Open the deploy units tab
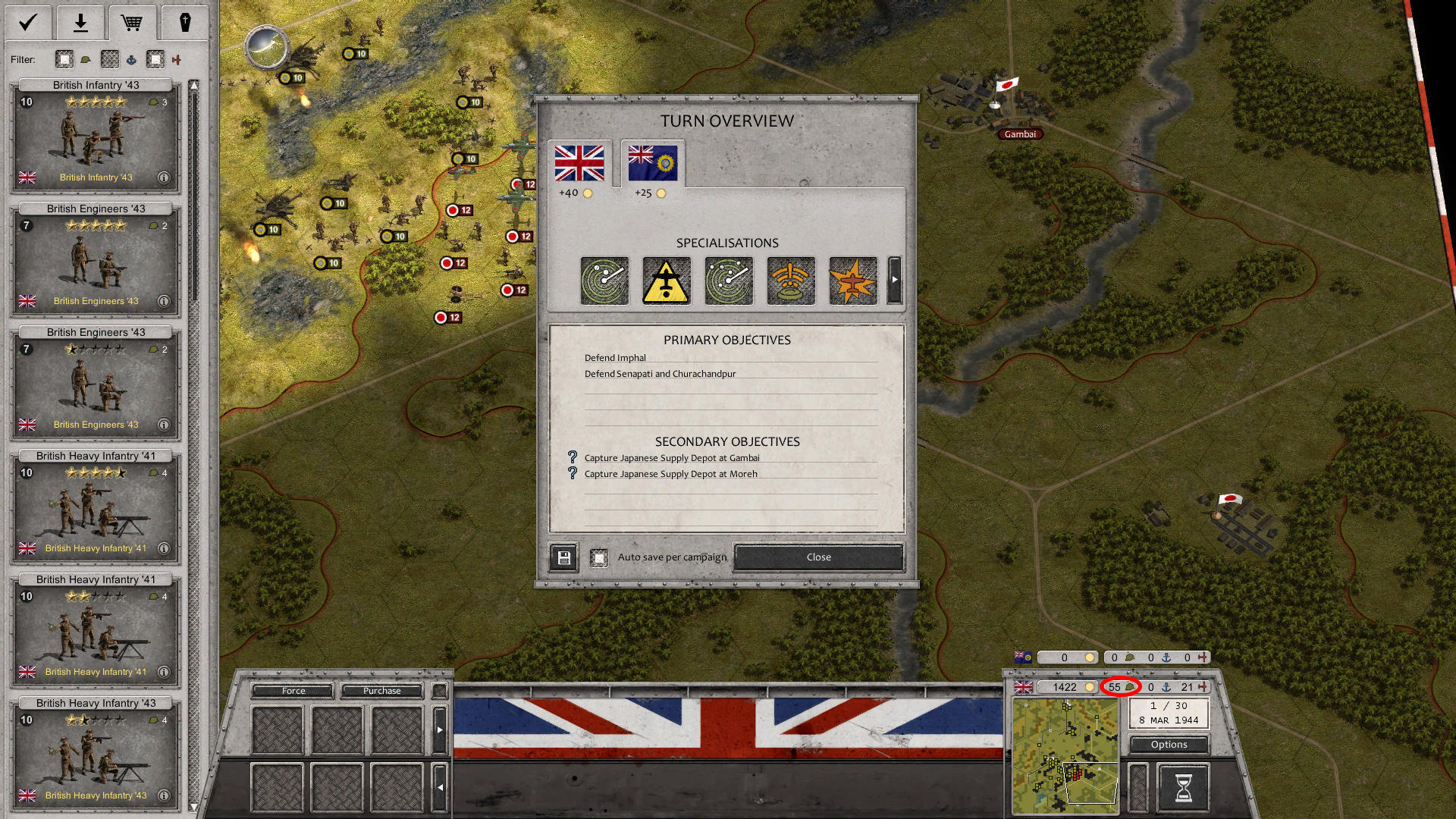Viewport: 1456px width, 819px height. click(80, 22)
